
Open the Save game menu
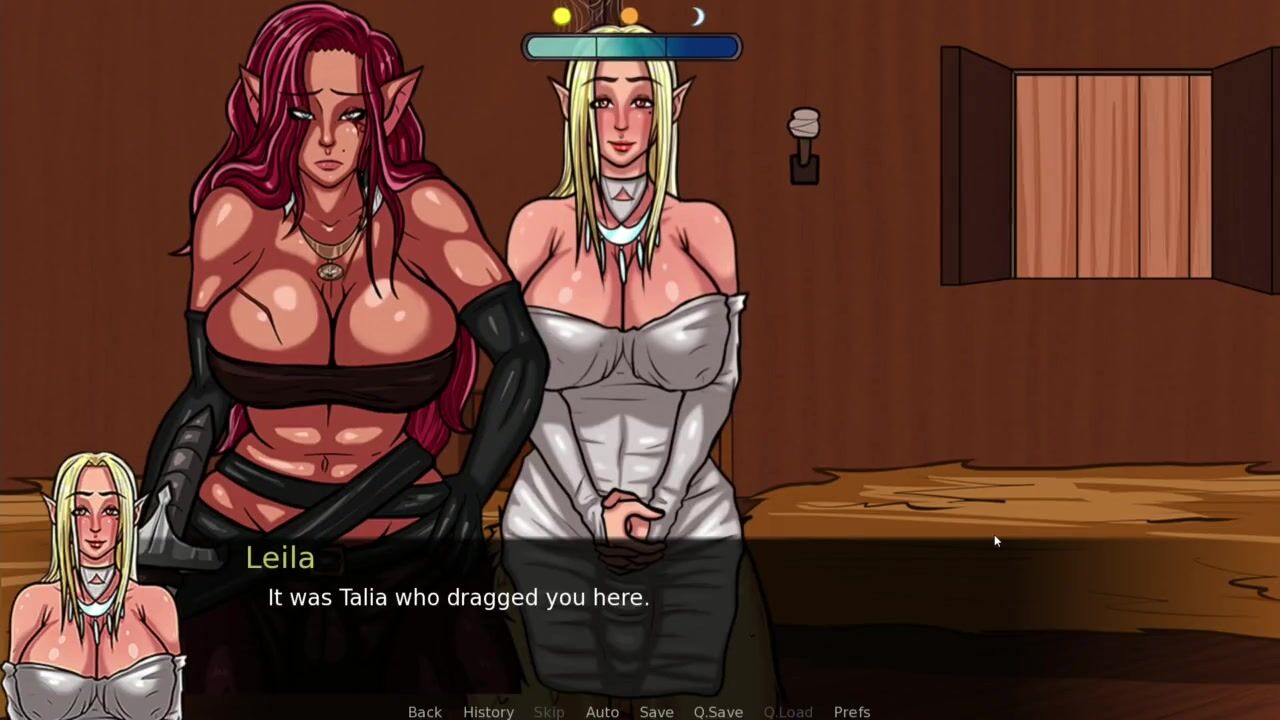(x=656, y=711)
